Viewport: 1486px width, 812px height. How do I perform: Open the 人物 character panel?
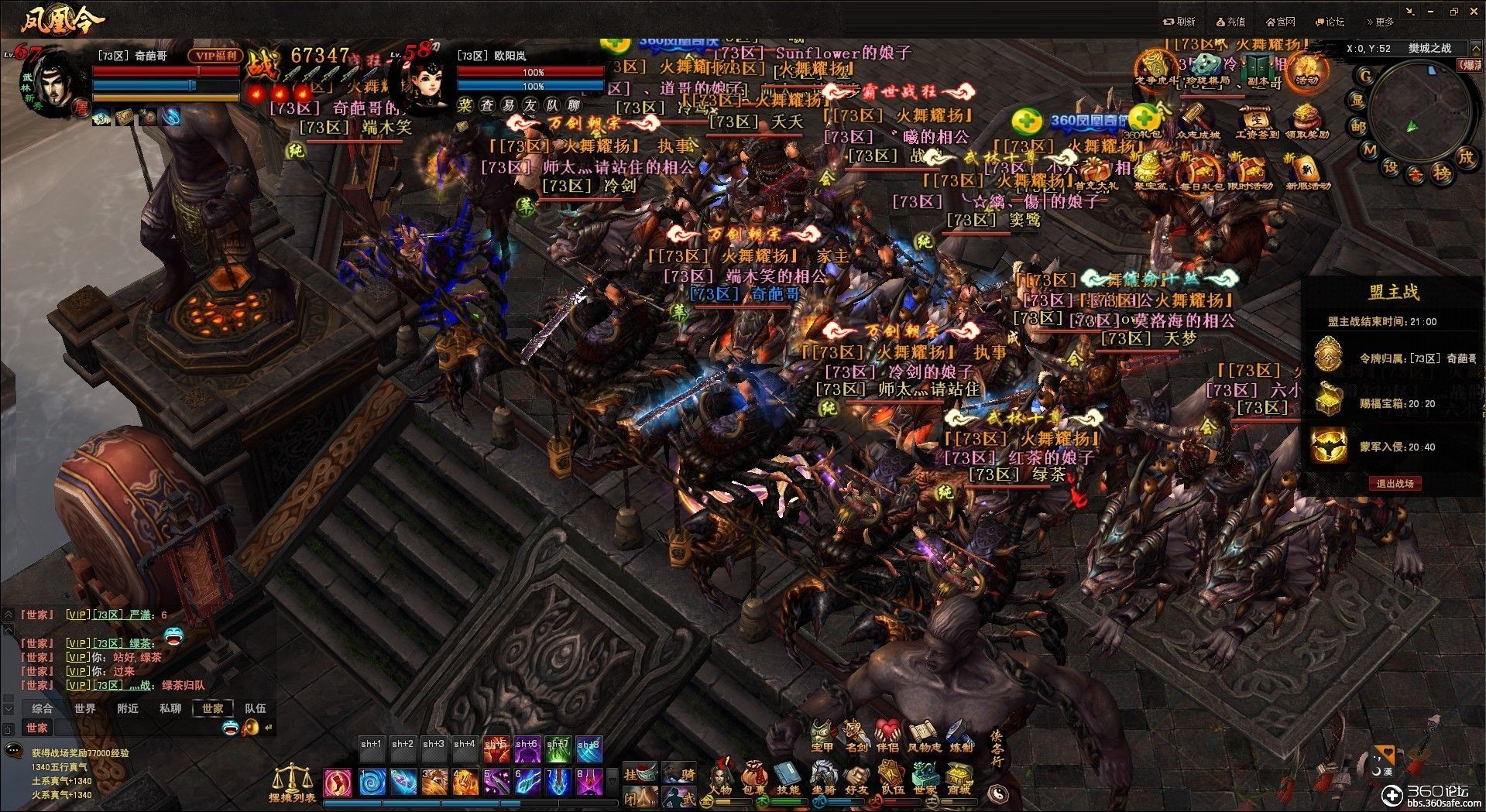721,776
